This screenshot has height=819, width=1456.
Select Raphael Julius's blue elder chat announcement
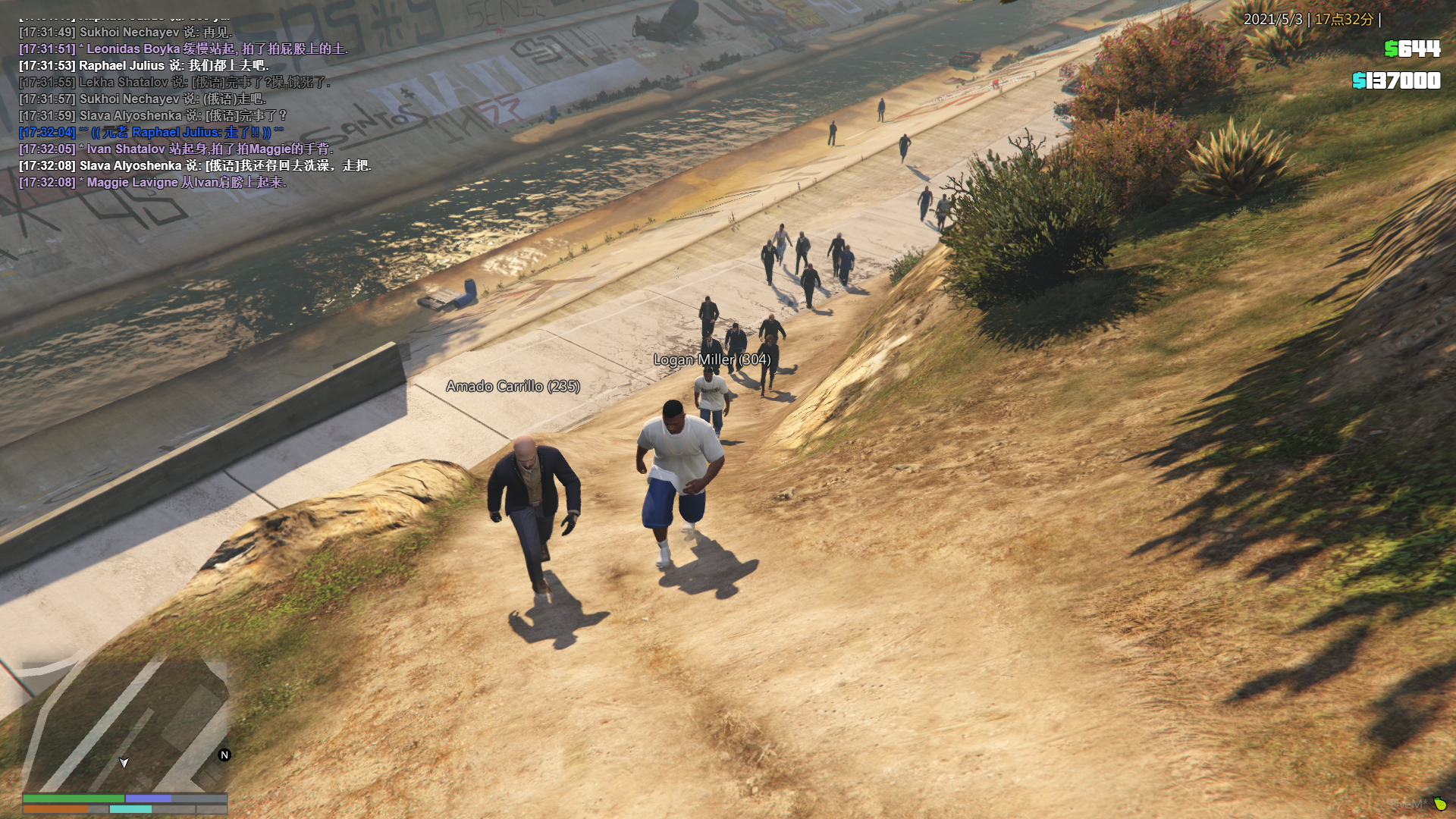[152, 132]
